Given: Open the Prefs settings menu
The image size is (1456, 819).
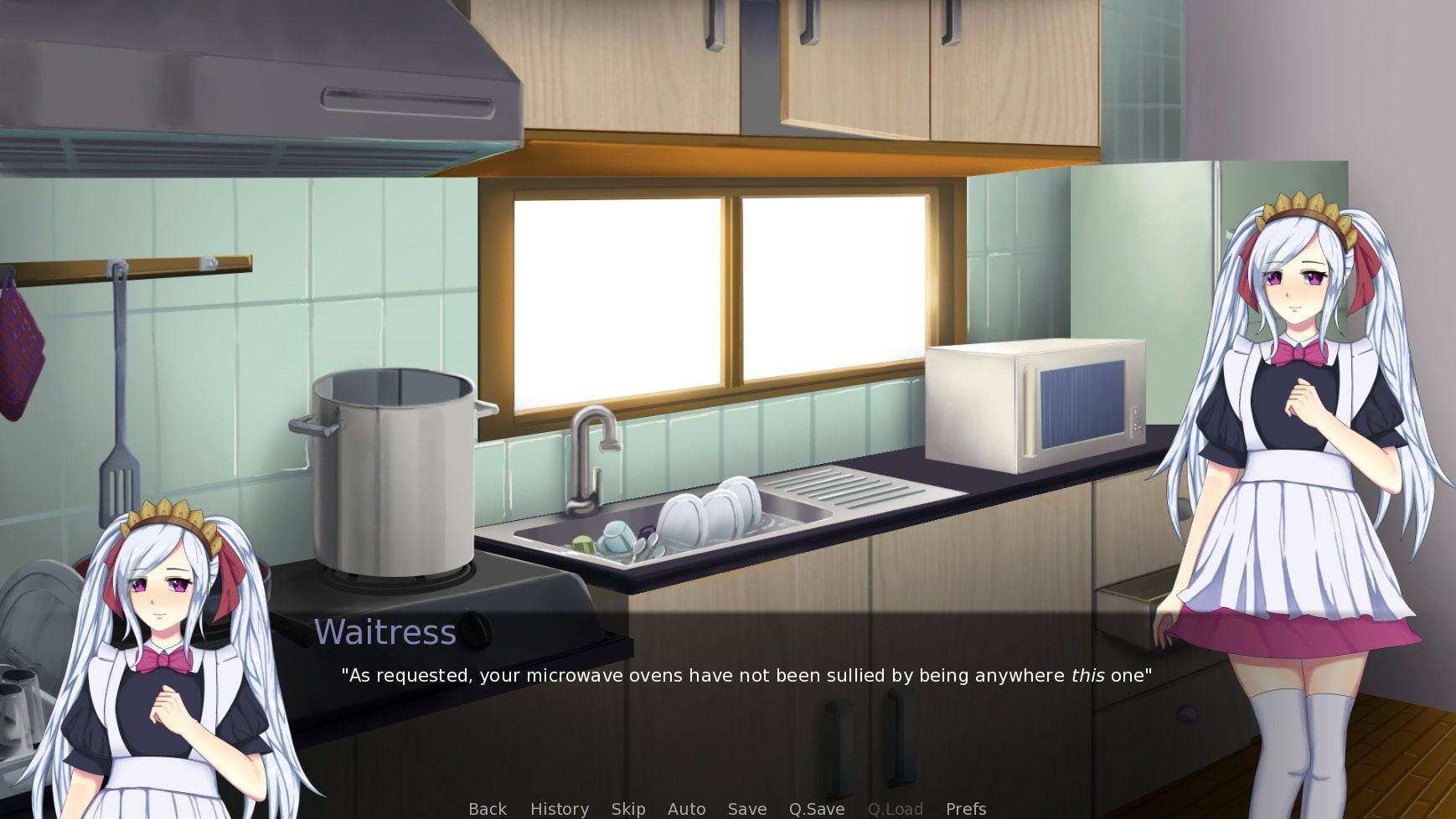Looking at the screenshot, I should pos(966,808).
